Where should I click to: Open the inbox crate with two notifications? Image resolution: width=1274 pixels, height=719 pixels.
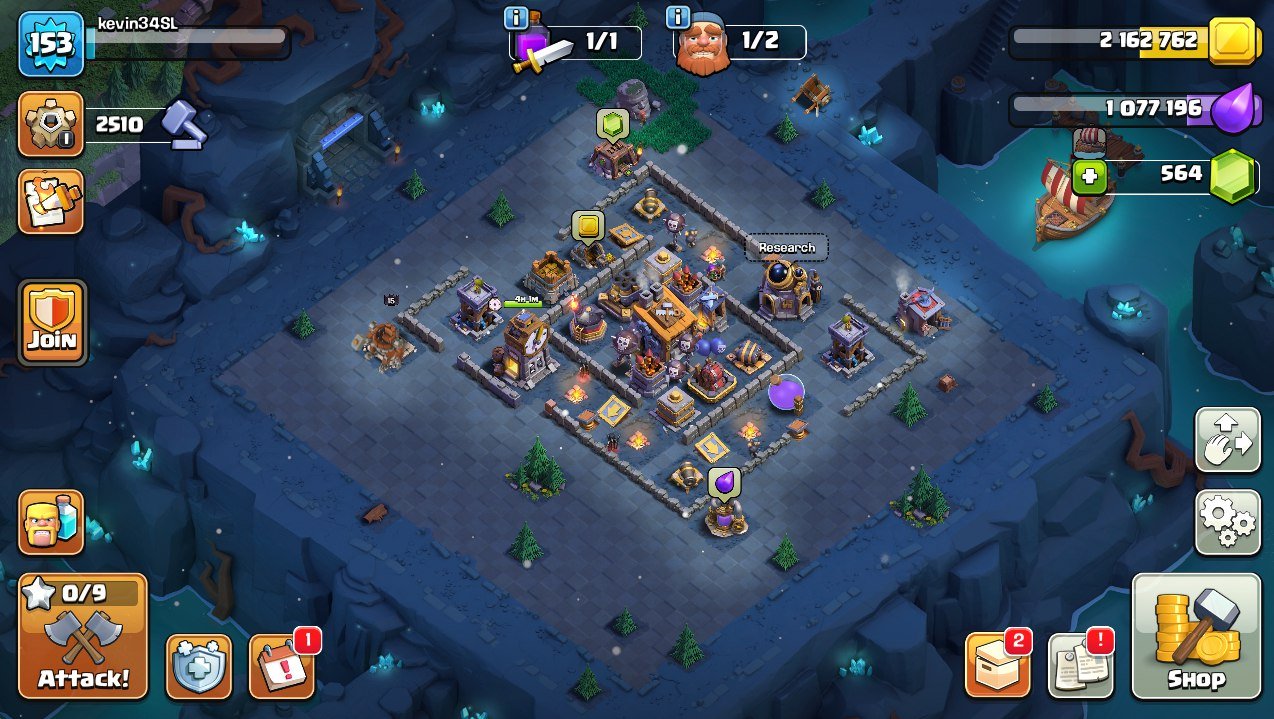tap(997, 665)
